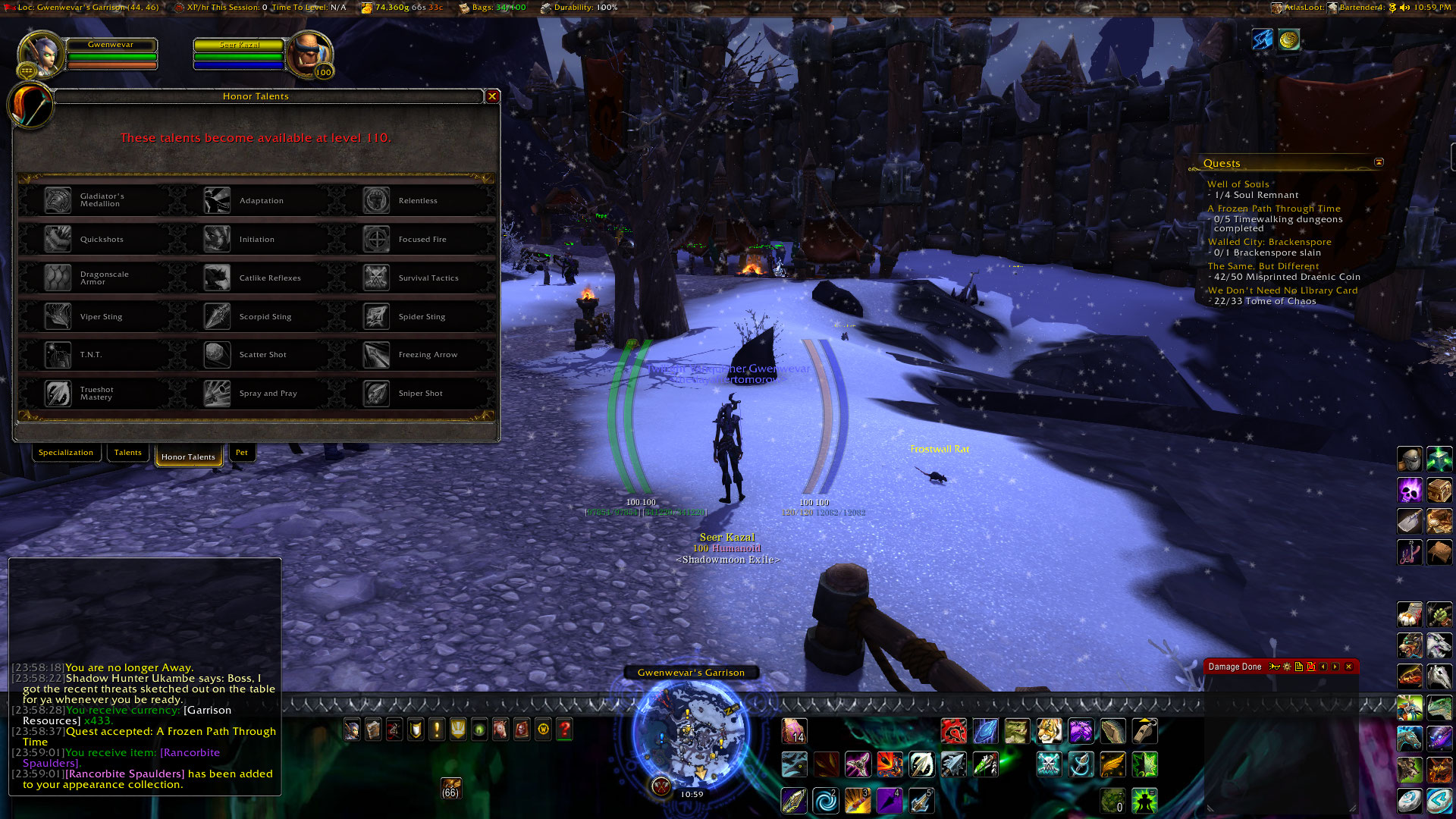
Task: Select the Catlike Reflexes talent
Action: pyautogui.click(x=218, y=278)
